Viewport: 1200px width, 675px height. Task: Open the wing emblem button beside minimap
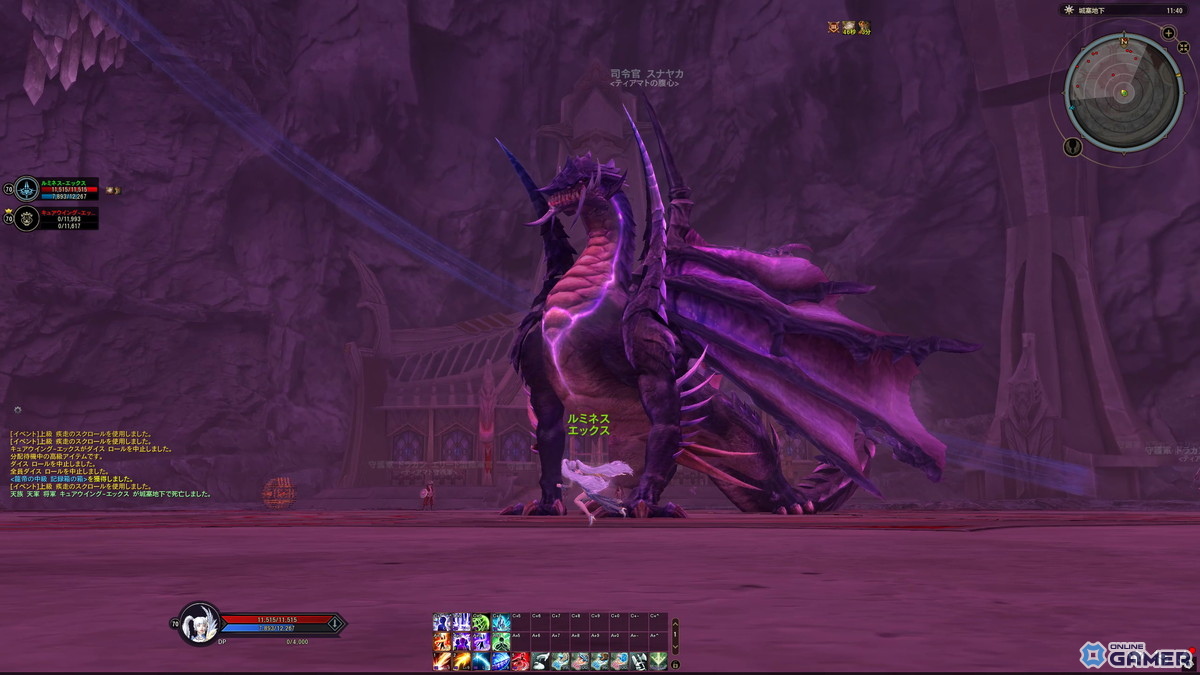[x=1073, y=147]
